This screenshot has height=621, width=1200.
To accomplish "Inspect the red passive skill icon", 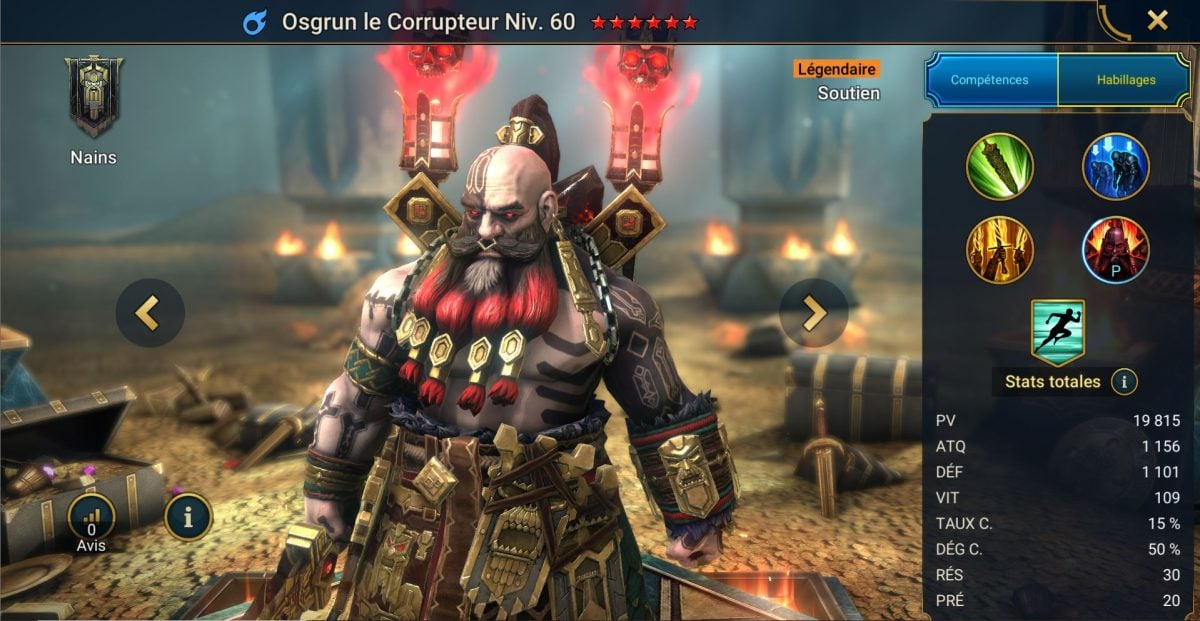I will [x=1115, y=249].
